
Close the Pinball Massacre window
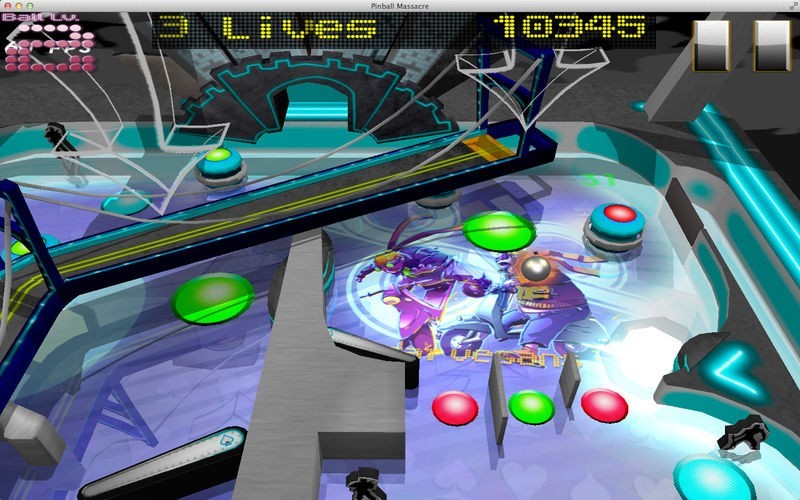[x=10, y=7]
